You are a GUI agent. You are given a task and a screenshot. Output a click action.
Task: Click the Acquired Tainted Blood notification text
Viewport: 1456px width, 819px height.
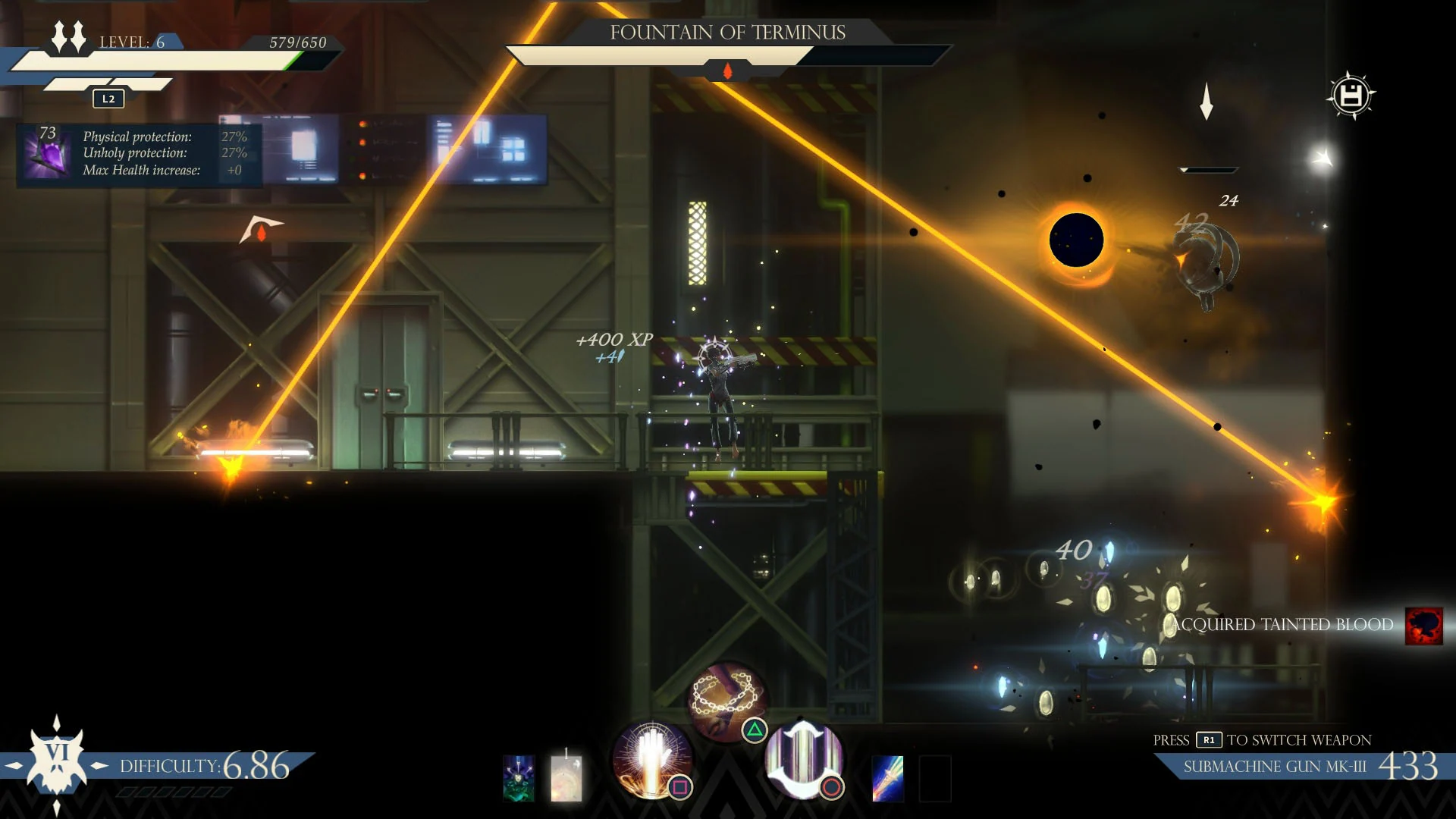coord(1280,625)
